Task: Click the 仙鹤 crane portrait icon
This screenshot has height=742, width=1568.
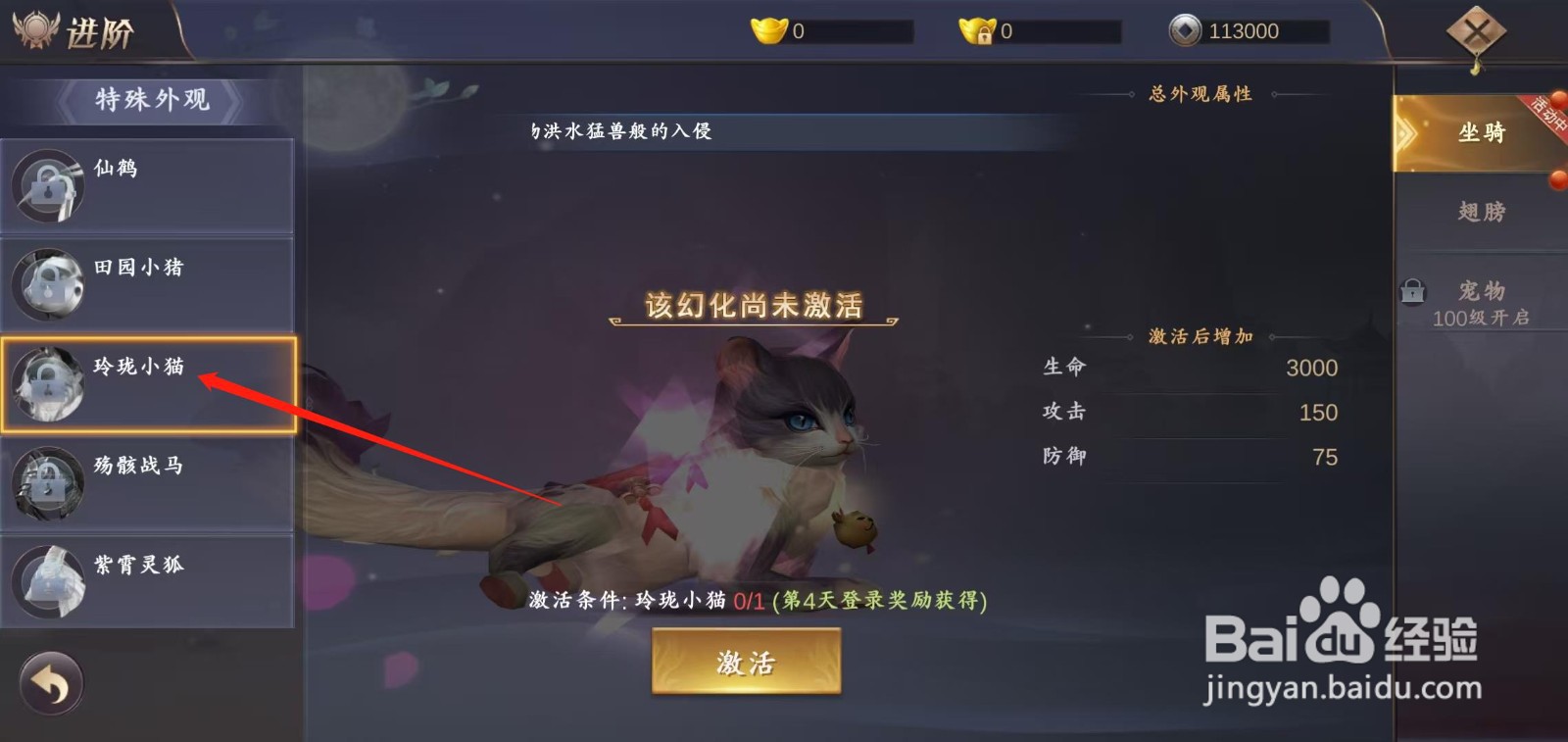Action: 48,184
